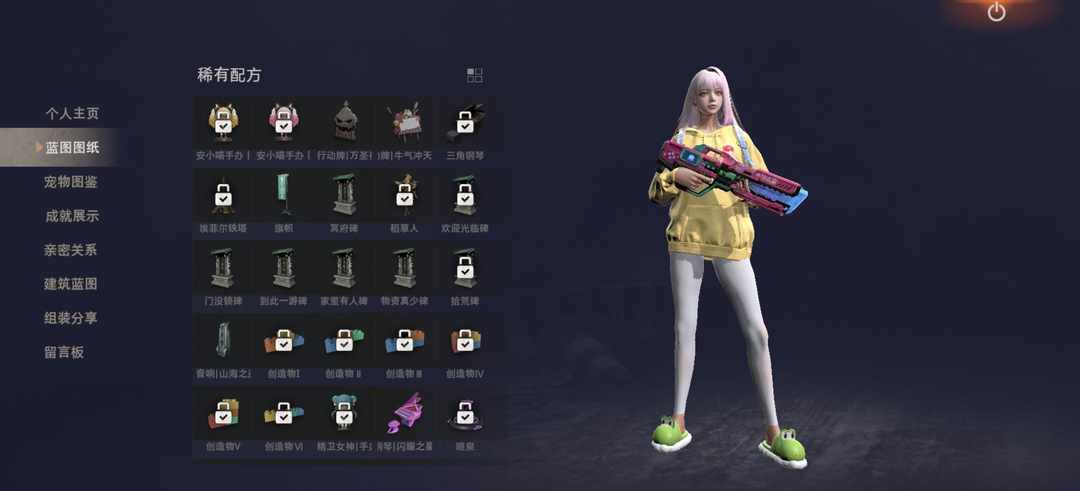Viewport: 1080px width, 491px height.
Task: Click the power button at top right
Action: (996, 12)
